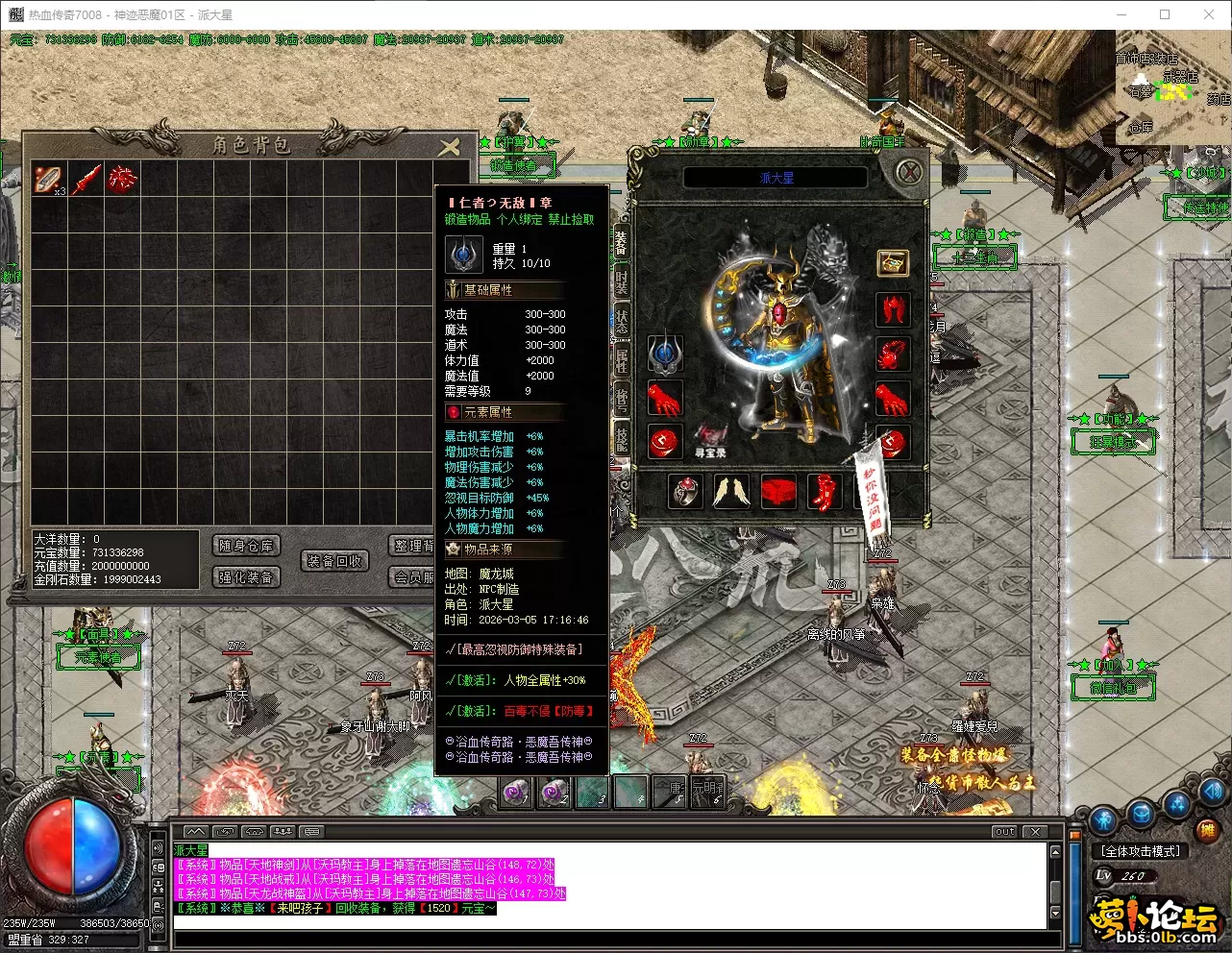The image size is (1232, 953).
Task: Open the 寻宝录 treasure record
Action: (710, 442)
